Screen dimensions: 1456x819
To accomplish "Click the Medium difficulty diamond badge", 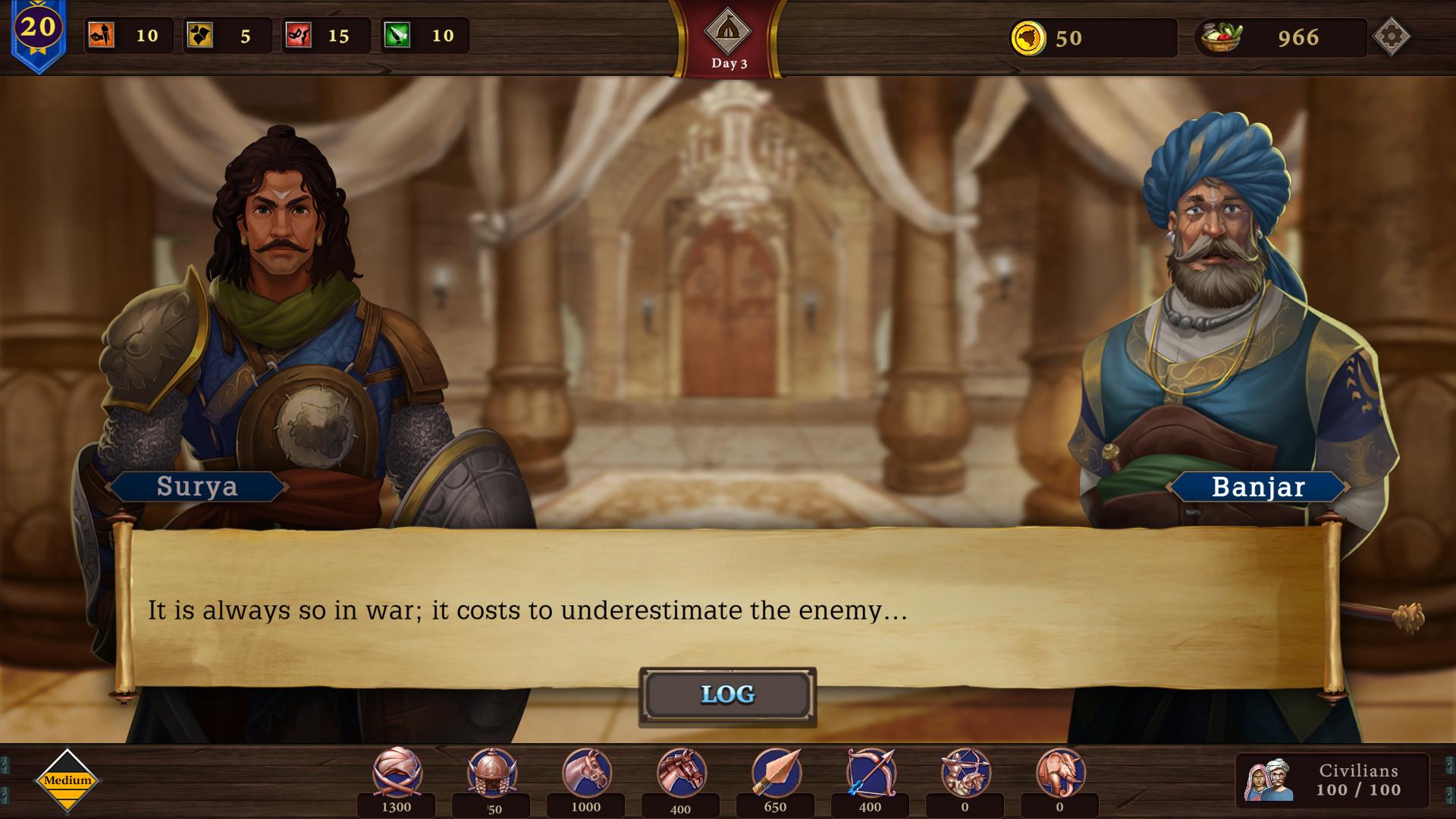I will tap(67, 780).
